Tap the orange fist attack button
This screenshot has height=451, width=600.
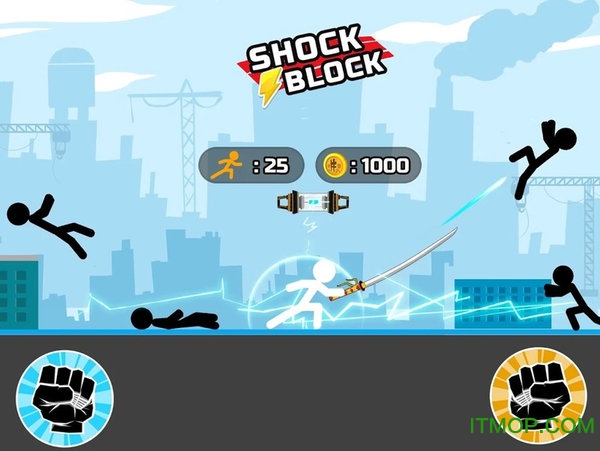pos(537,393)
